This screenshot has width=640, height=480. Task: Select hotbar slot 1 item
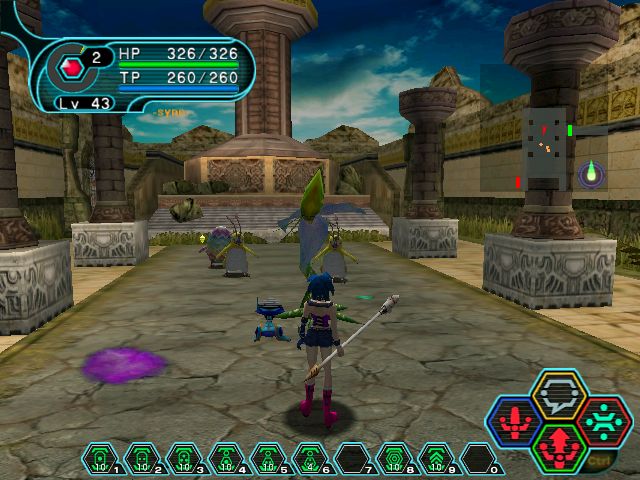pos(100,459)
